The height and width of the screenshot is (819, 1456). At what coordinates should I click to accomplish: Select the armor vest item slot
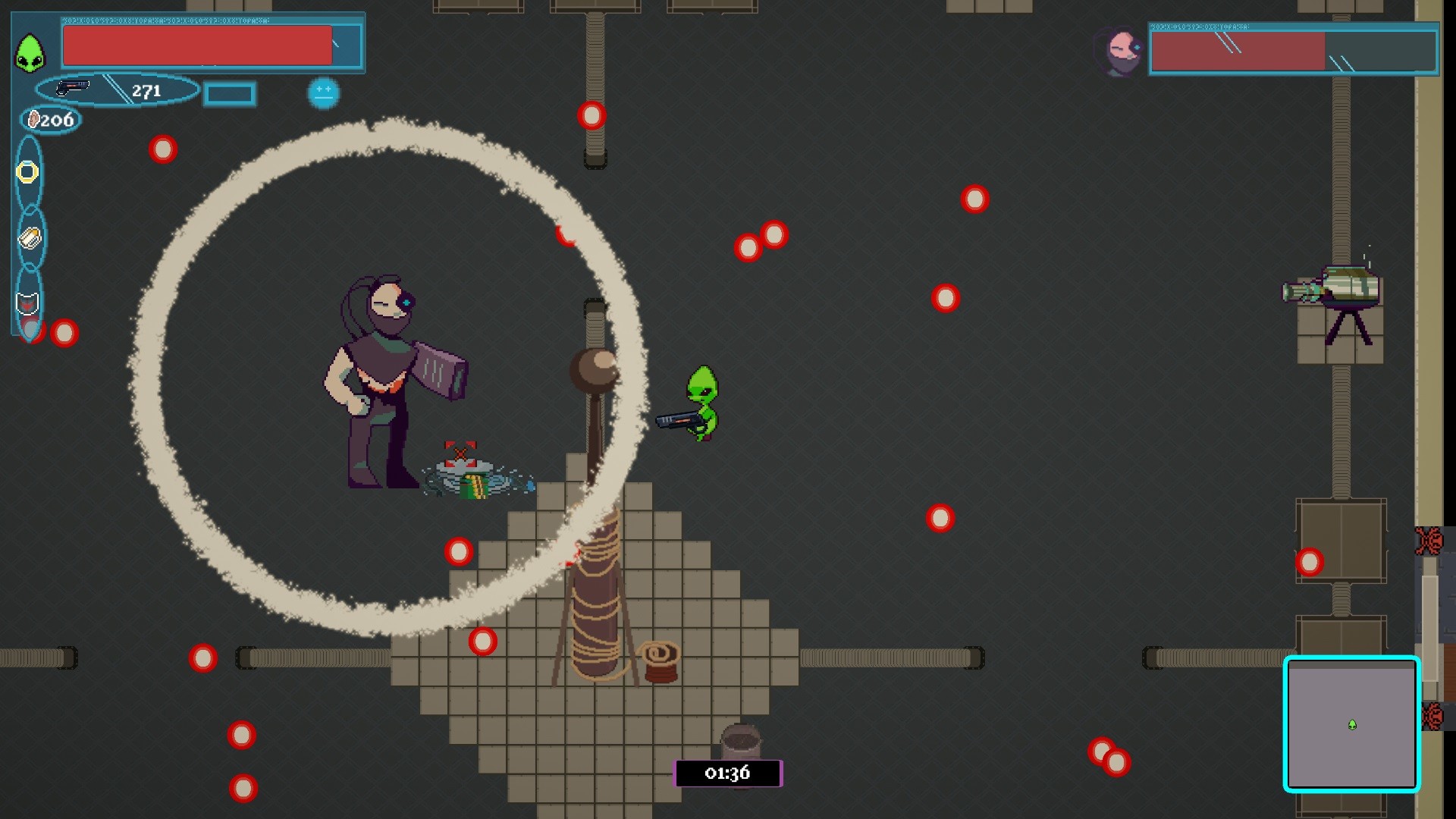(x=28, y=302)
